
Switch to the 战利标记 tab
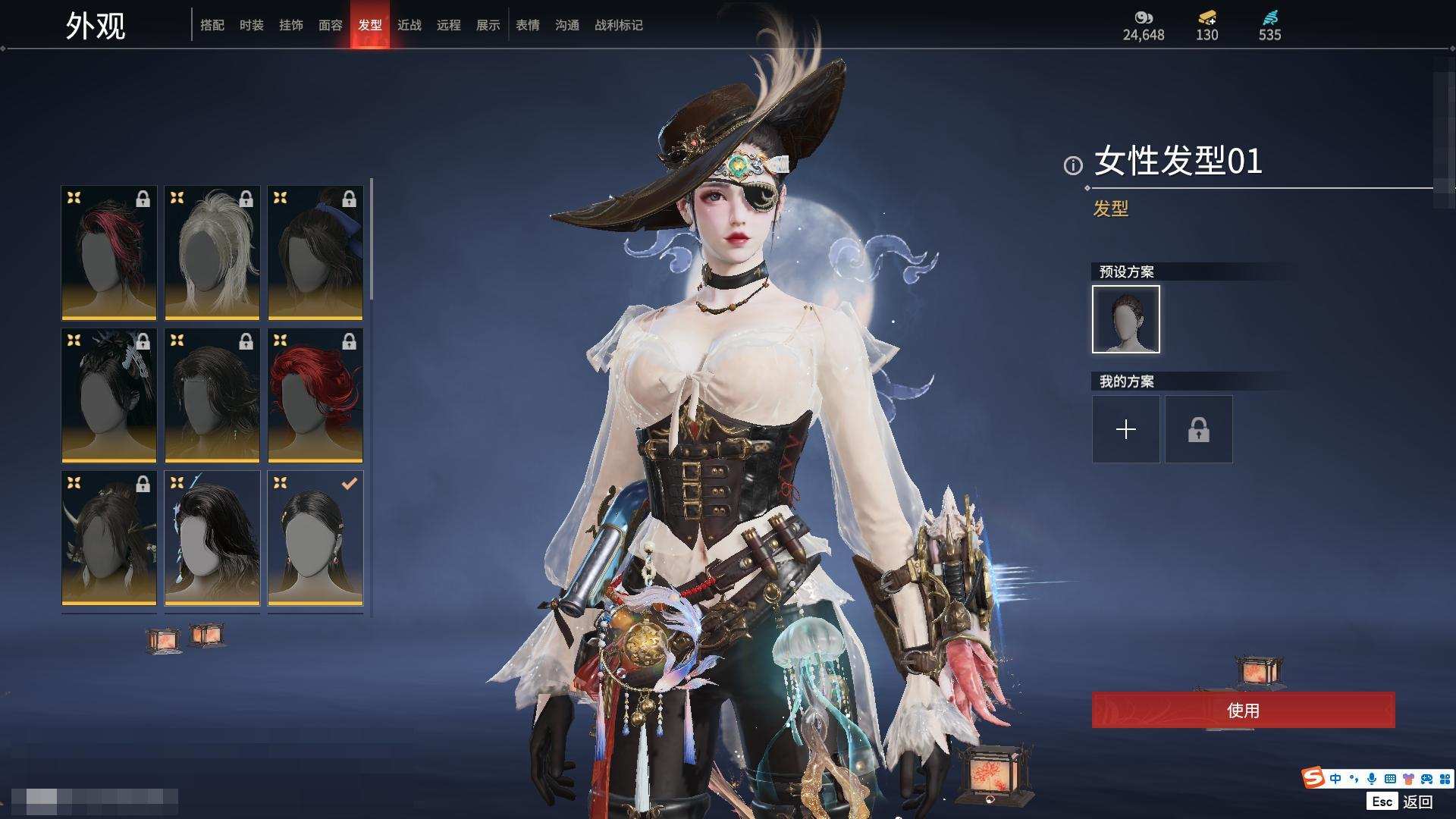[619, 25]
